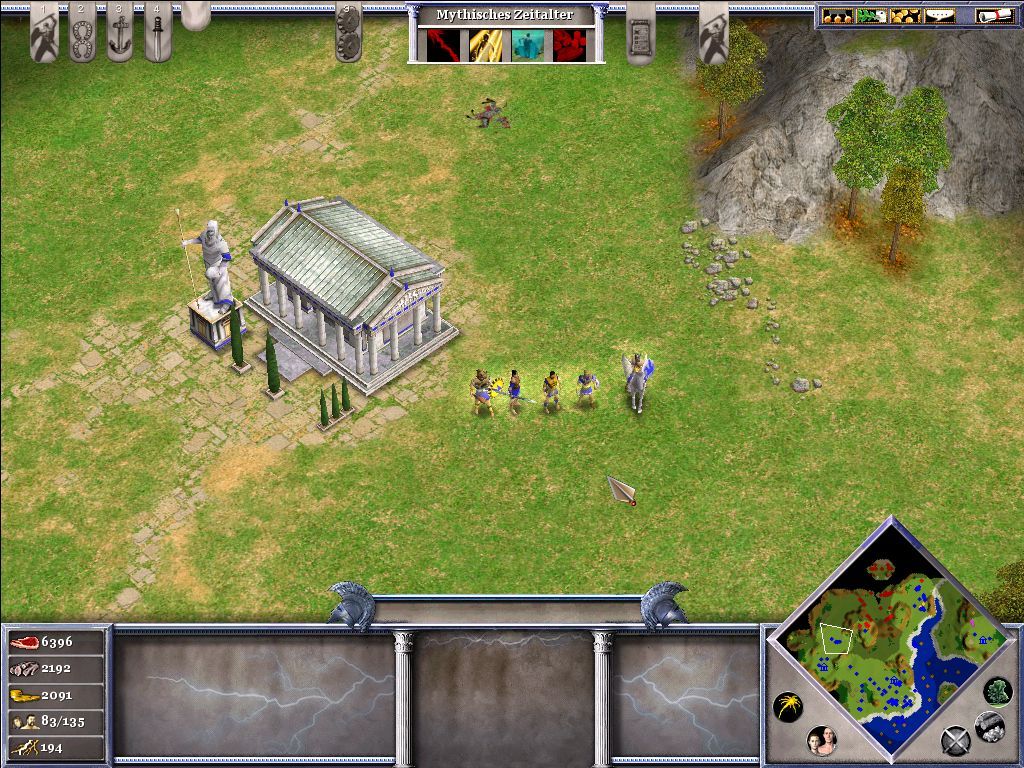Invoke the red blobs god power

569,45
